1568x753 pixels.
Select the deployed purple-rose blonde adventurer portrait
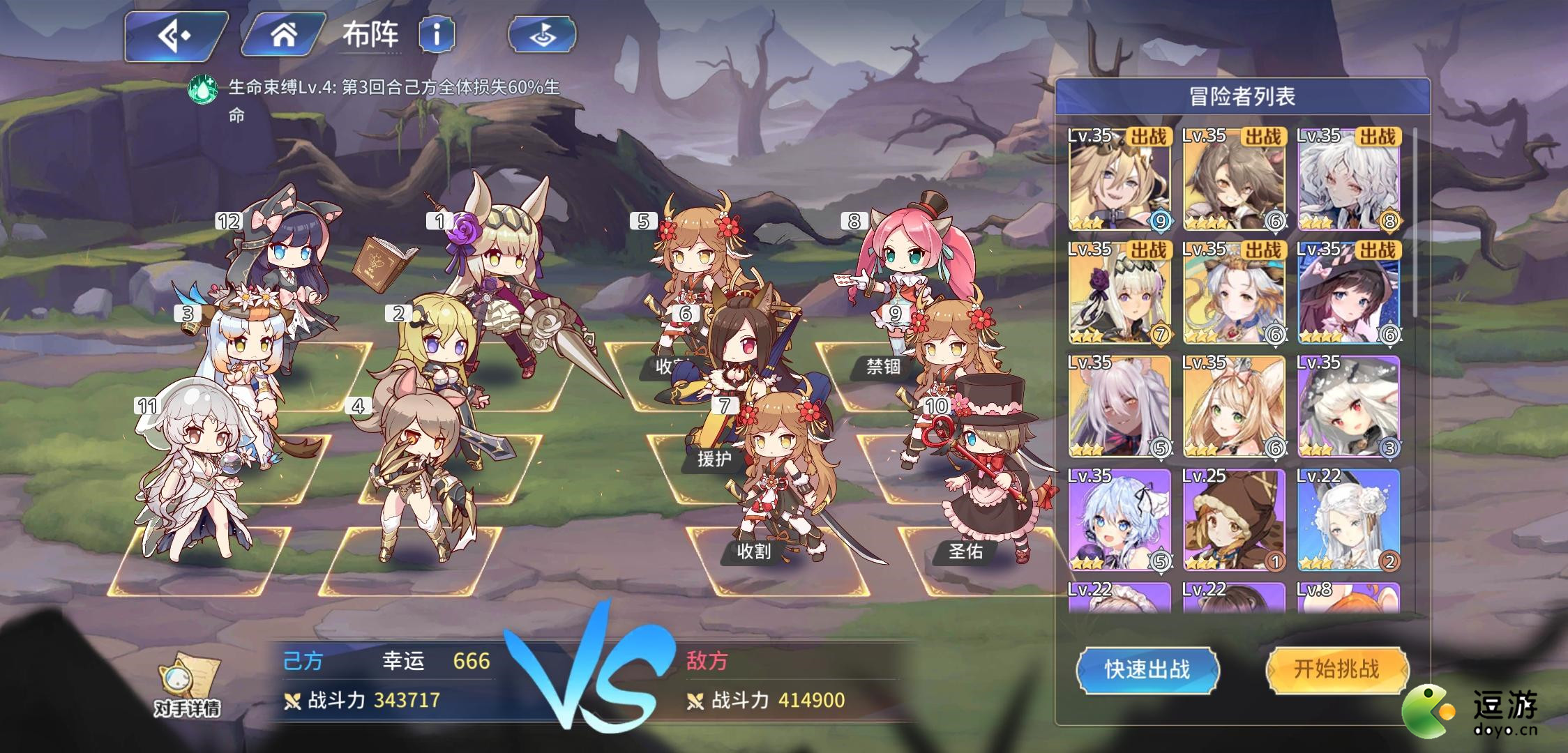point(1119,293)
